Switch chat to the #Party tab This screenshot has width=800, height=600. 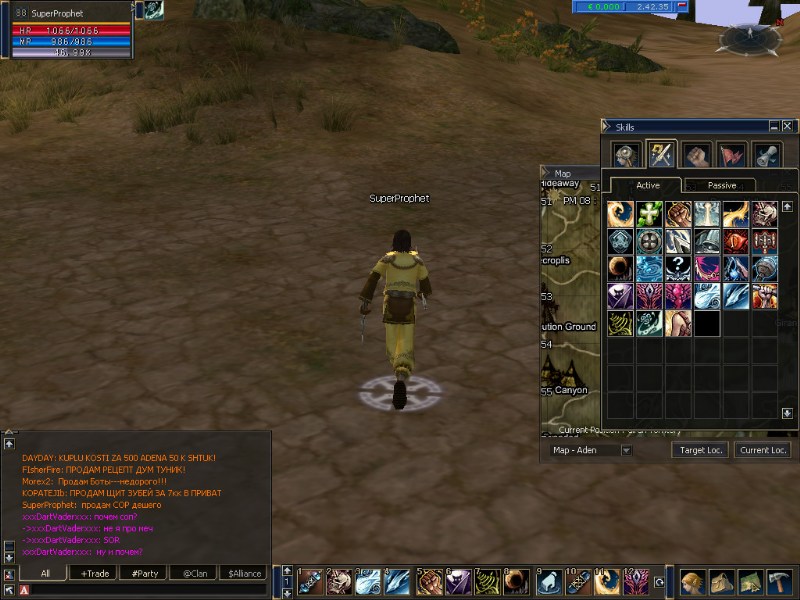(x=143, y=573)
